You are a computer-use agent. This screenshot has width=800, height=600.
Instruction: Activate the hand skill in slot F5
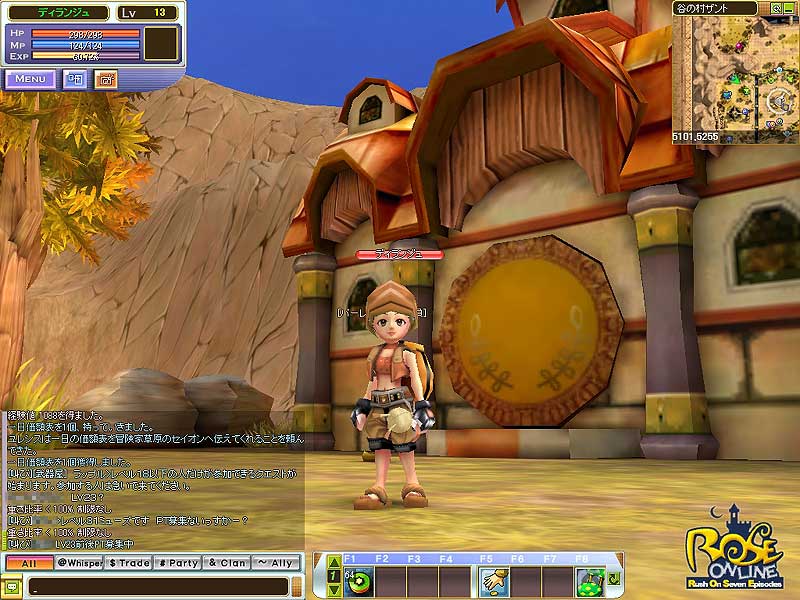point(493,580)
